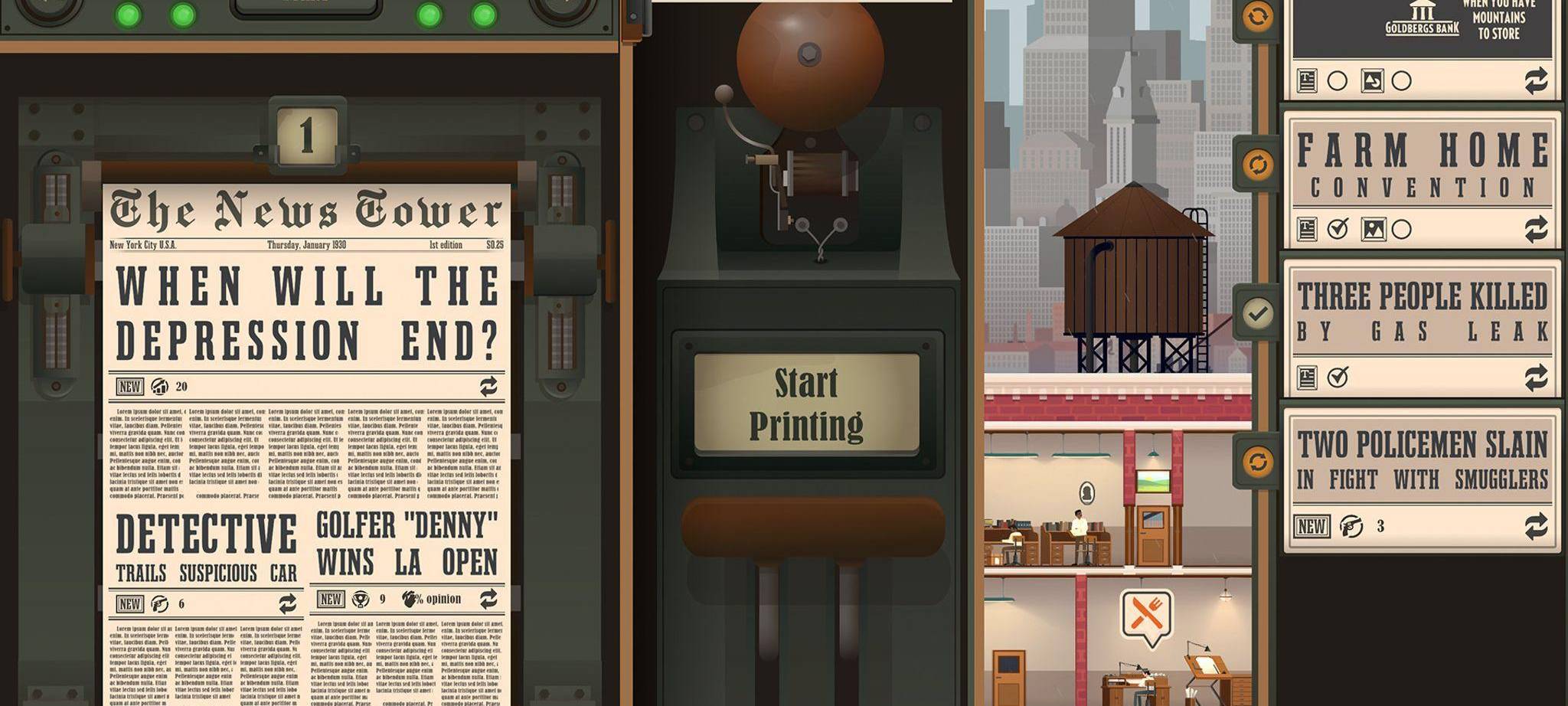Click the finance chart icon under the Depression headline

159,387
